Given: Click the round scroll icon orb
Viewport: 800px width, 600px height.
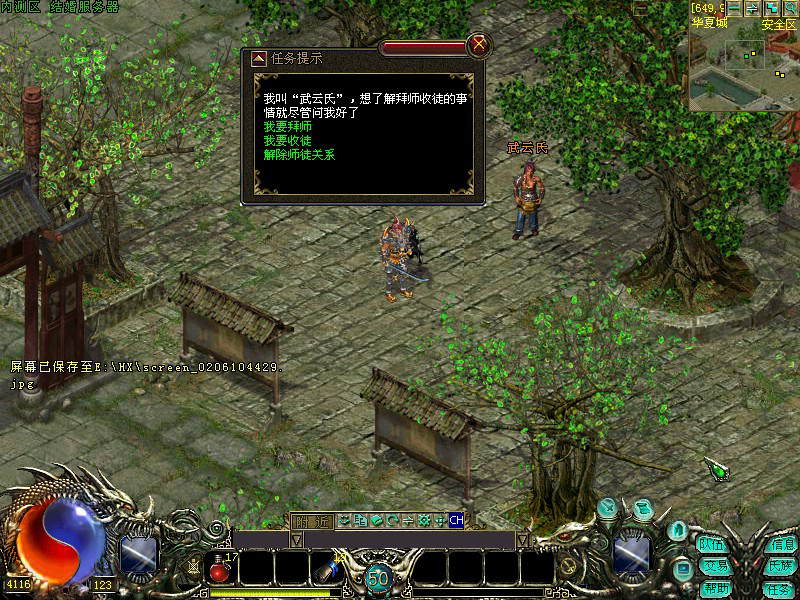Looking at the screenshot, I should click(x=643, y=508).
